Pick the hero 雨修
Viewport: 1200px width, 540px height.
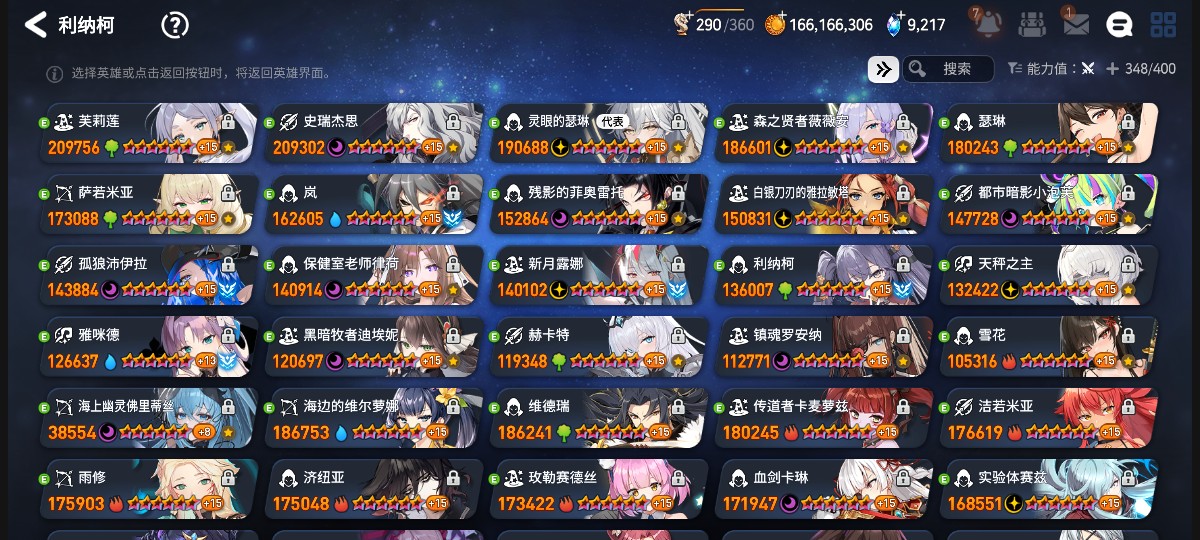(x=149, y=490)
